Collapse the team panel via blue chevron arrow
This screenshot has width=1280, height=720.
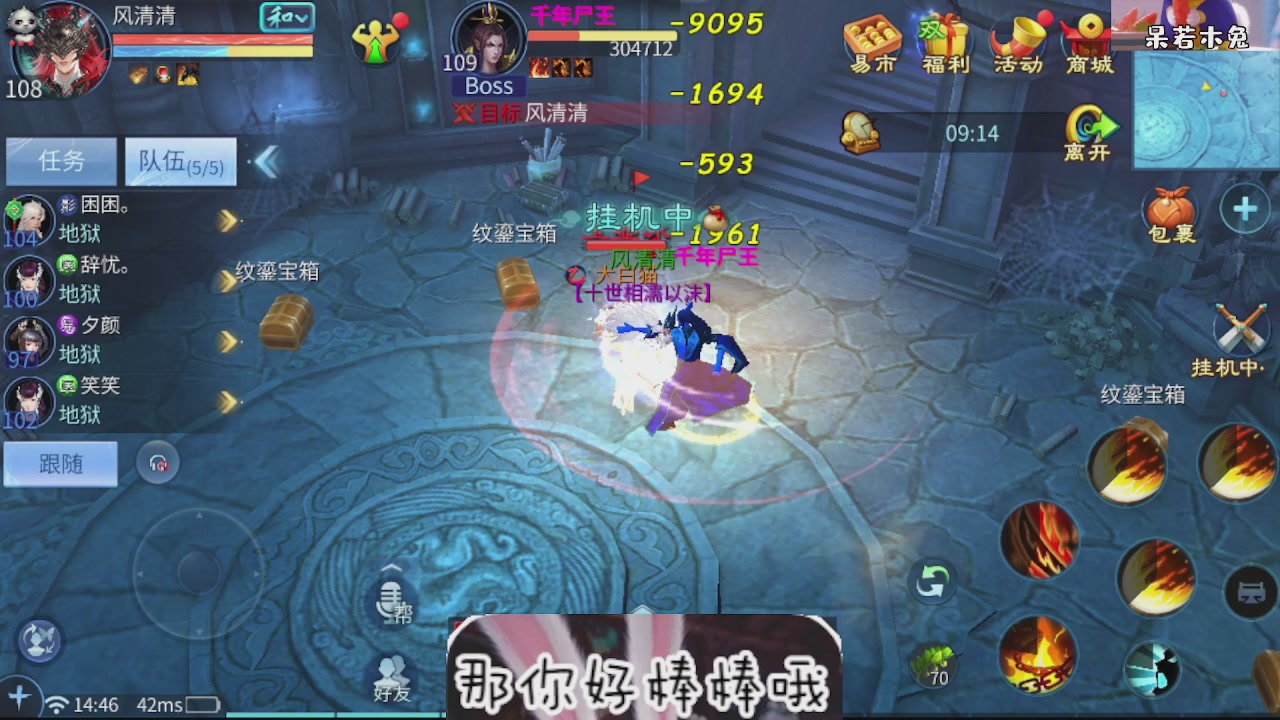click(266, 161)
